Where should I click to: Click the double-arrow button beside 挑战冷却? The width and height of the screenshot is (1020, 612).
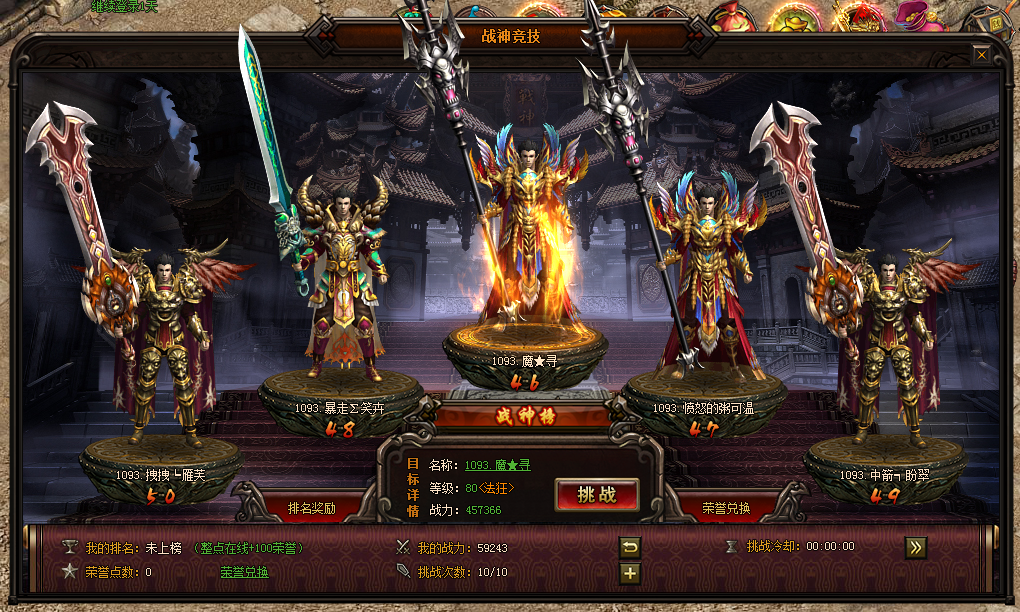tap(915, 546)
